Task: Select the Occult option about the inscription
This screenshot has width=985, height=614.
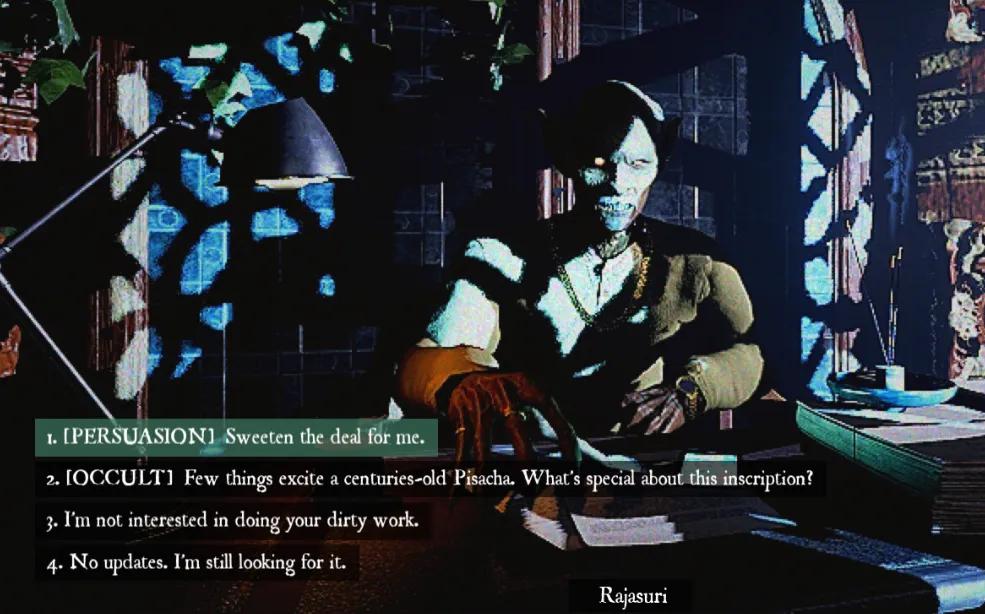Action: click(x=429, y=479)
